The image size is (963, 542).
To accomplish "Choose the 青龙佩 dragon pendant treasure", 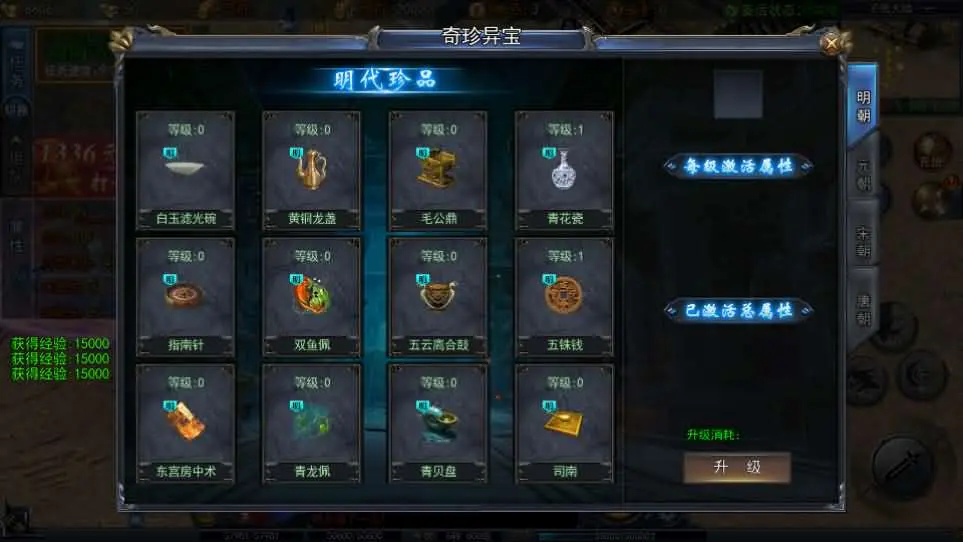I will [311, 423].
